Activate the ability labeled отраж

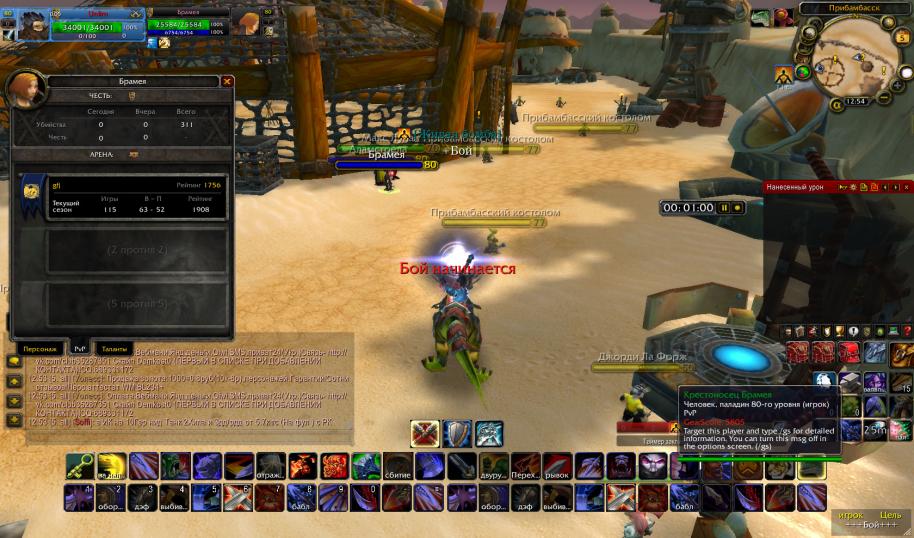(x=270, y=466)
